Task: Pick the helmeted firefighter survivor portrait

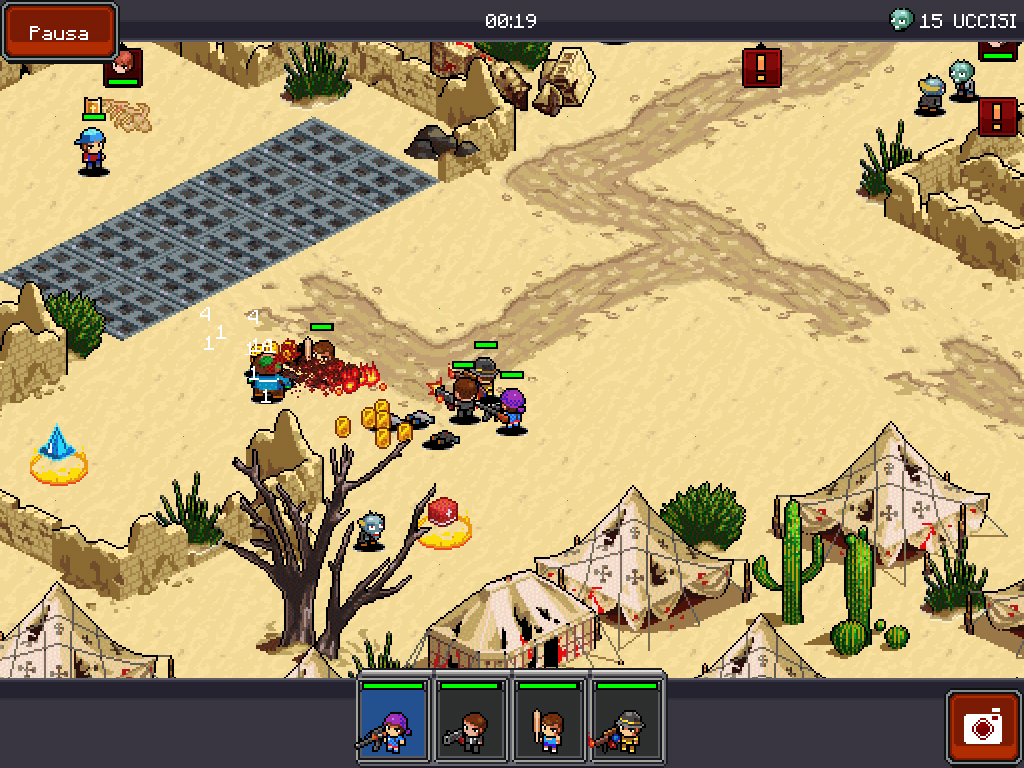Action: pyautogui.click(x=627, y=722)
